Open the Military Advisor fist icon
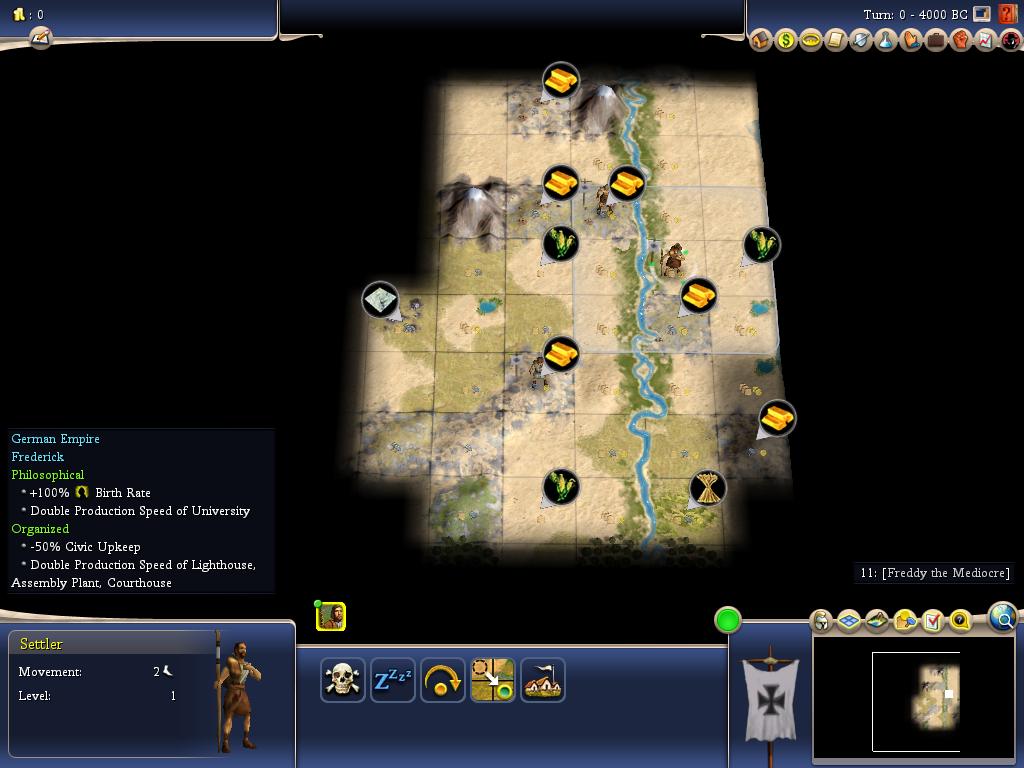The image size is (1024, 768). [x=961, y=41]
